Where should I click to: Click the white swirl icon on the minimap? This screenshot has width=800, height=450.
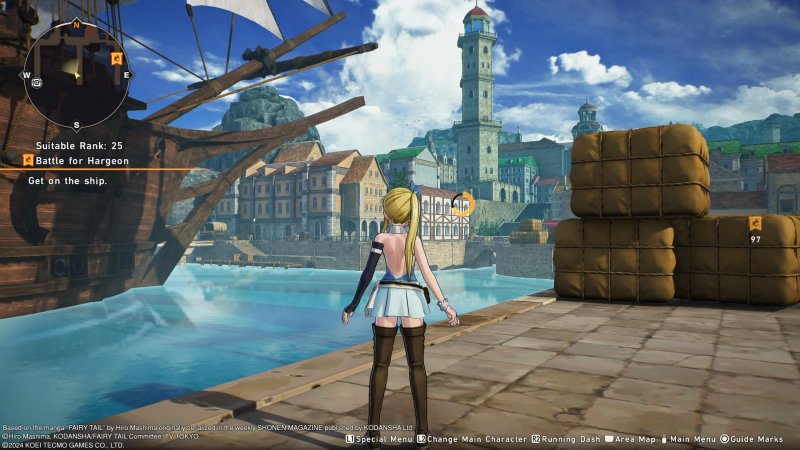36,81
